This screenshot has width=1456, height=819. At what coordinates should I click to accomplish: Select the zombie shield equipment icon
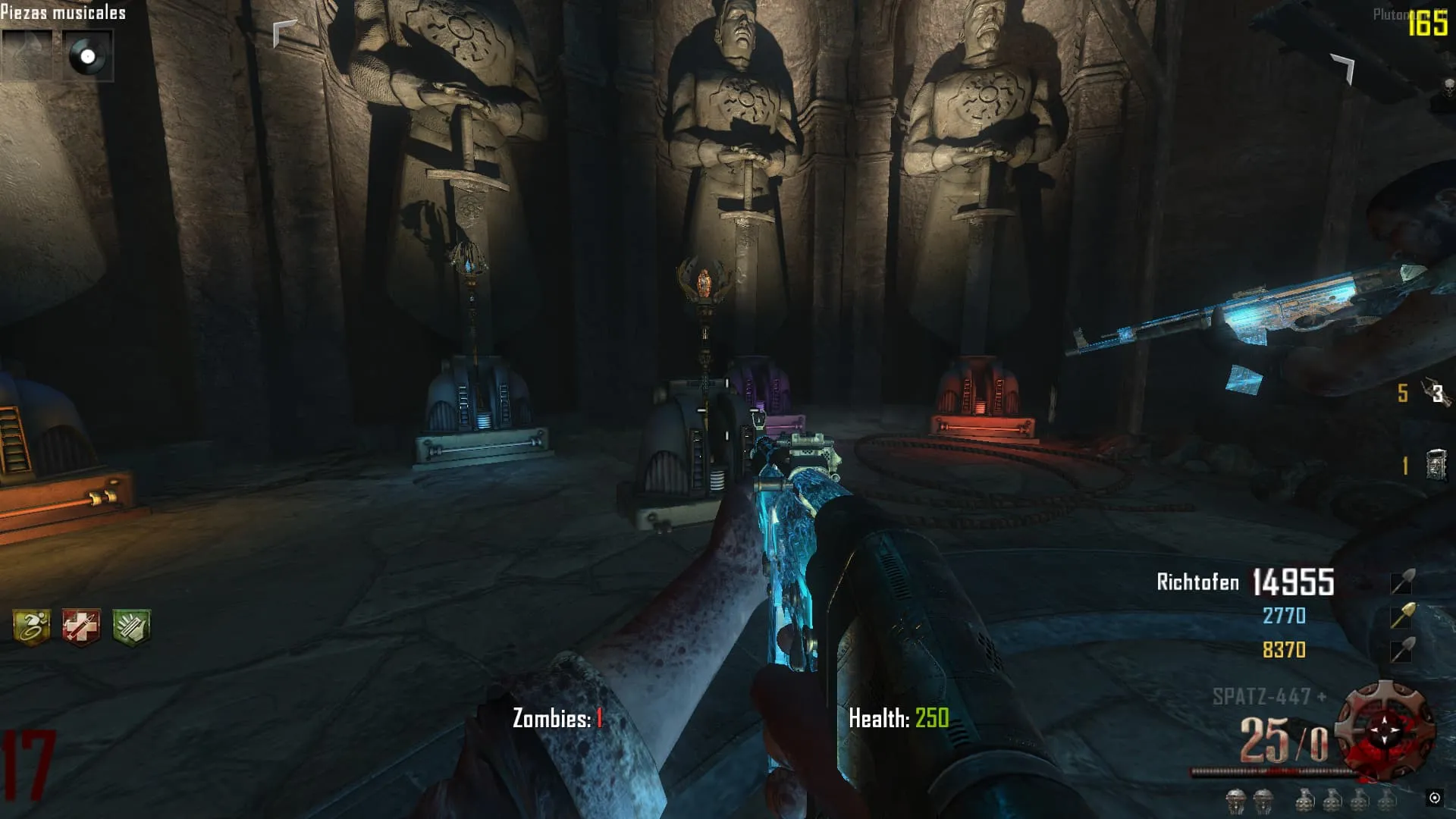[1436, 465]
